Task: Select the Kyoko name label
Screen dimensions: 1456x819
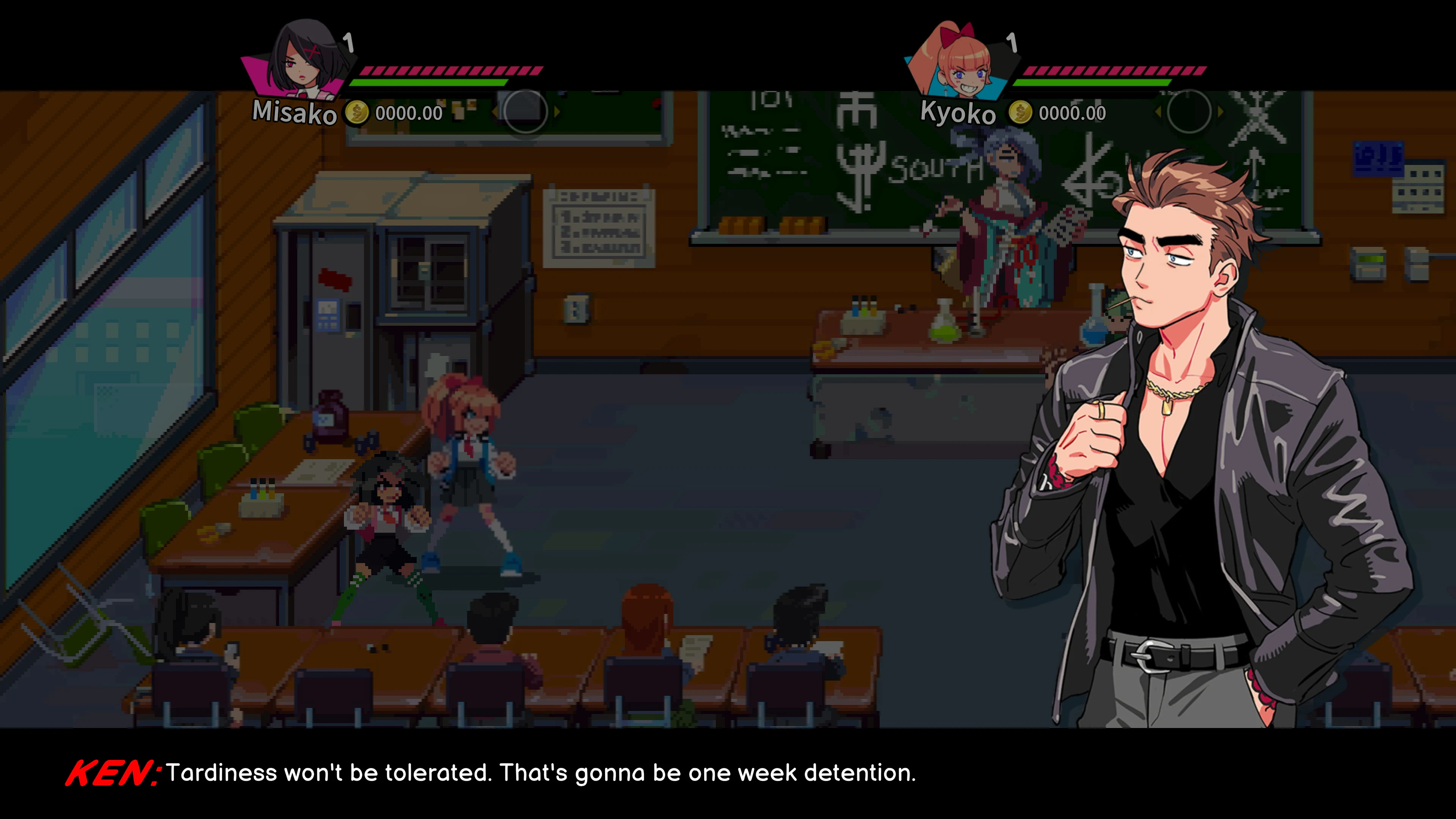Action: (x=958, y=113)
